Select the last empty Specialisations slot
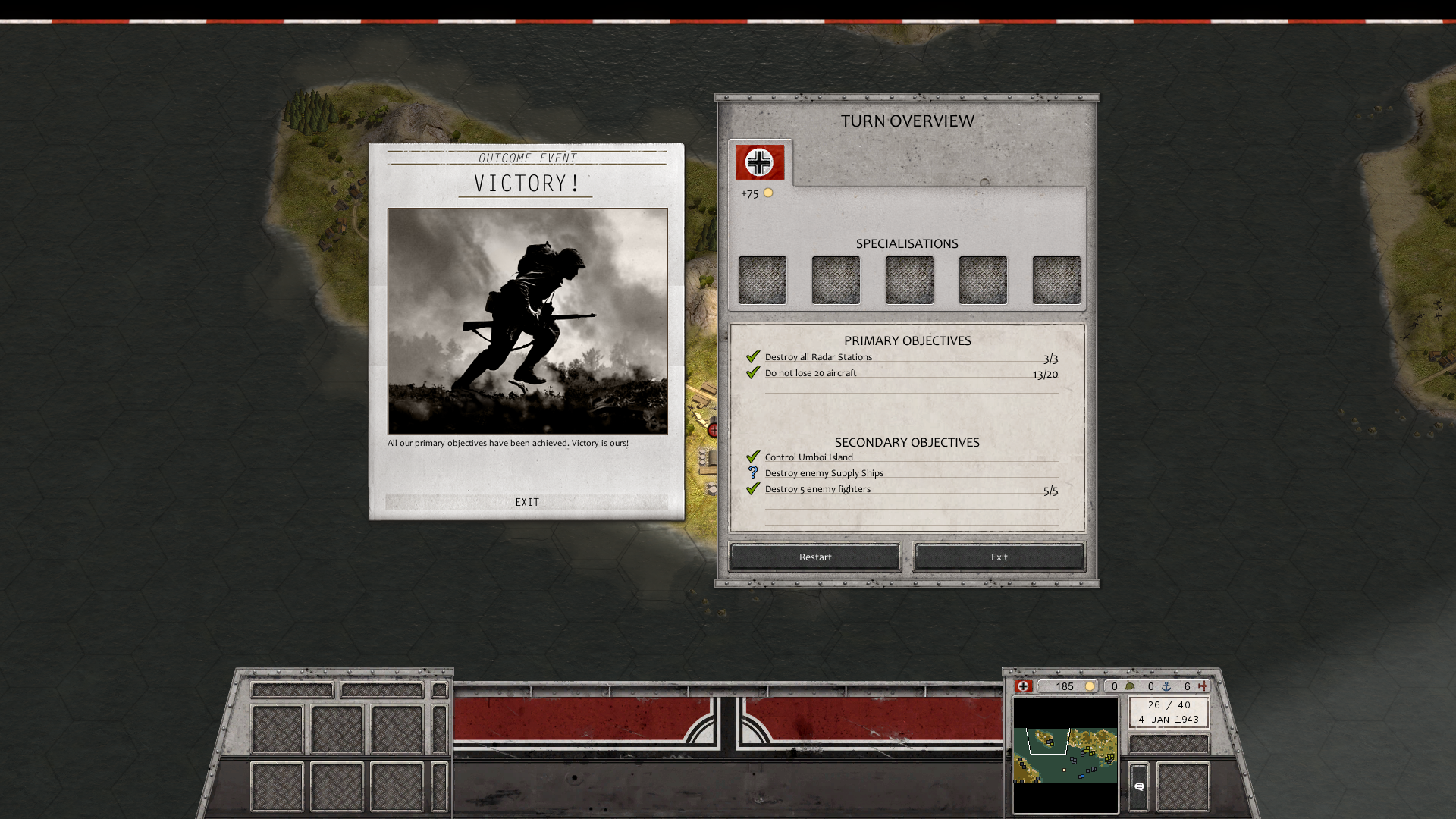This screenshot has width=1456, height=819. 1056,280
